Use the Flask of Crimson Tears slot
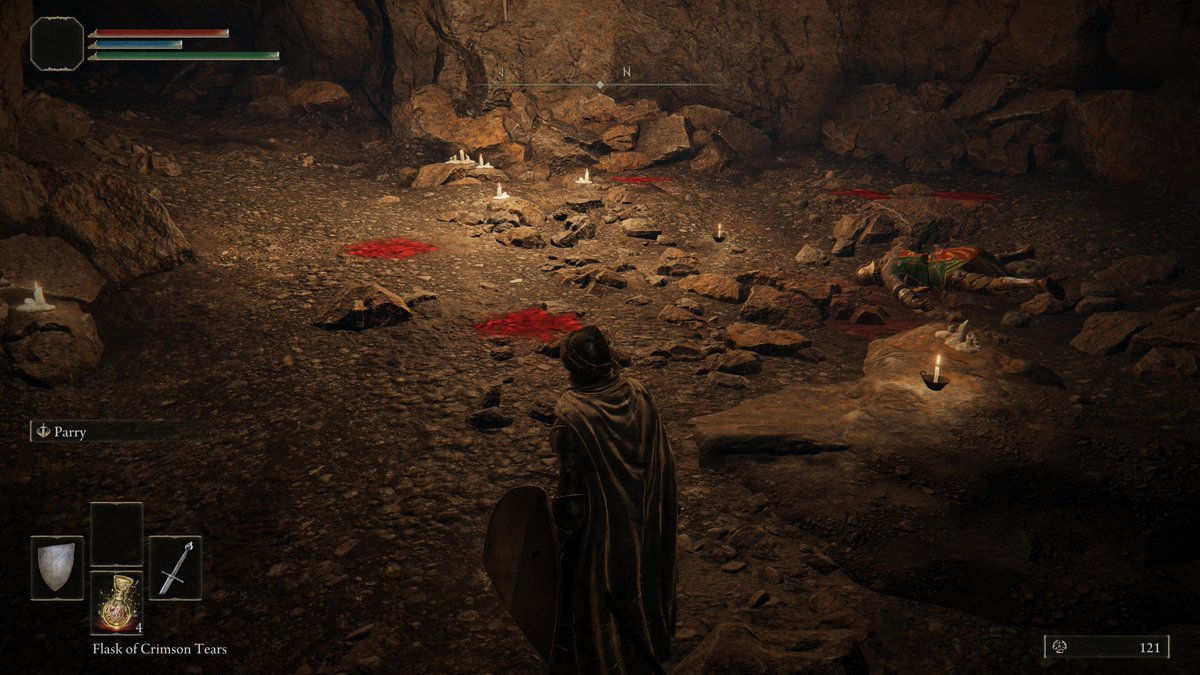This screenshot has height=675, width=1200. pos(116,603)
